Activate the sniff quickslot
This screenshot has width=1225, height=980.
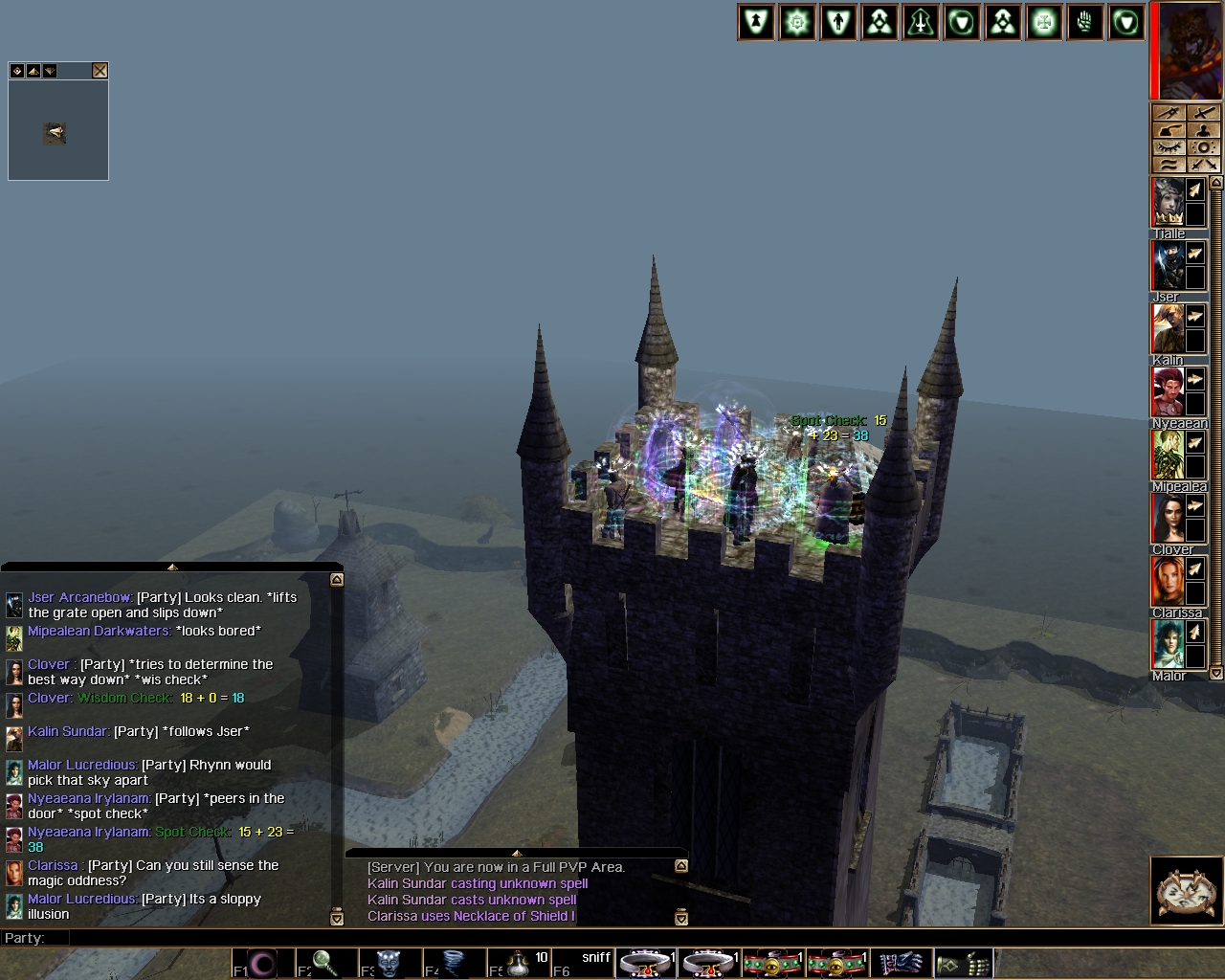pyautogui.click(x=583, y=963)
